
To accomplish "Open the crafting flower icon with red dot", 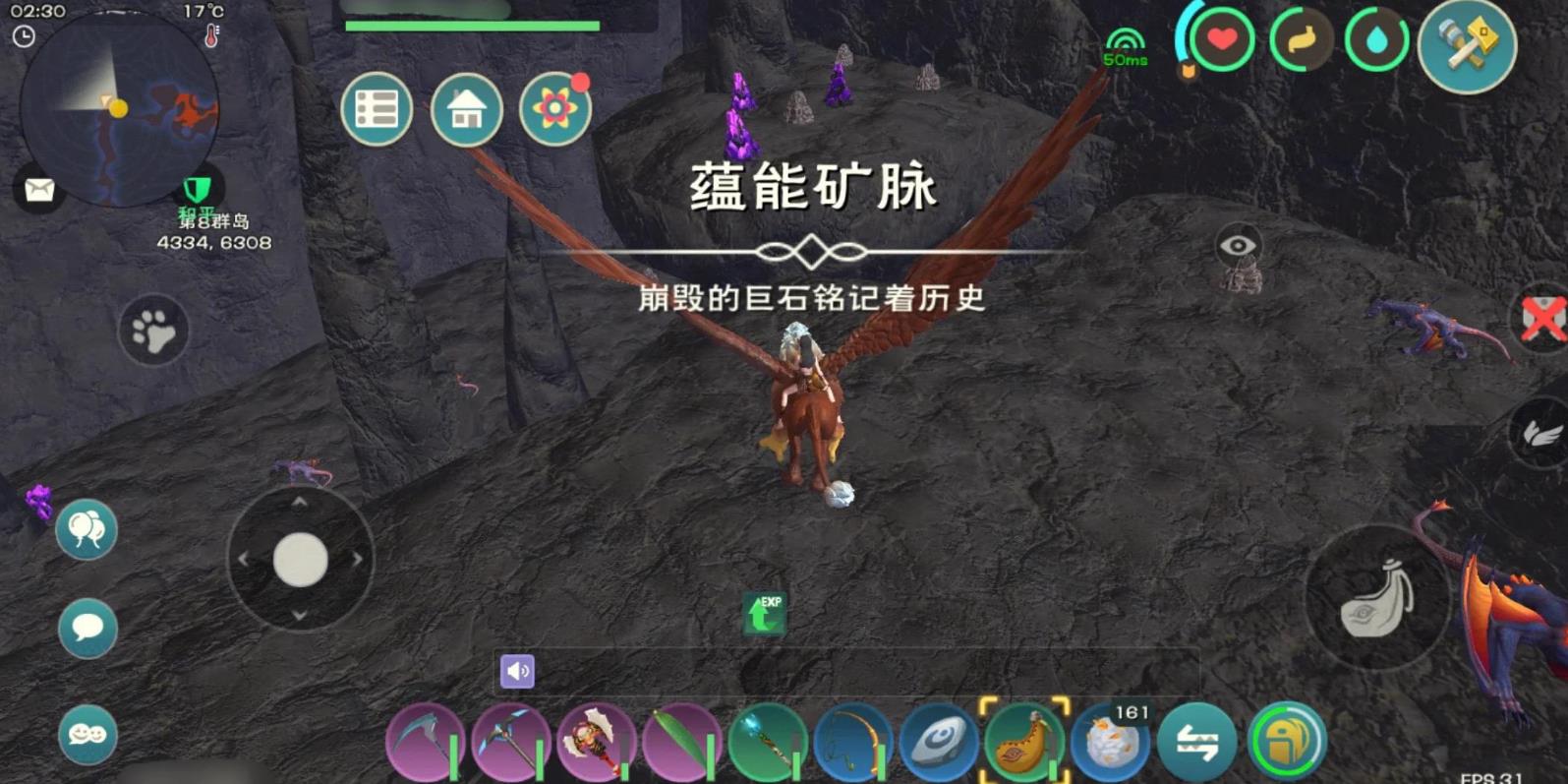I will coord(555,109).
